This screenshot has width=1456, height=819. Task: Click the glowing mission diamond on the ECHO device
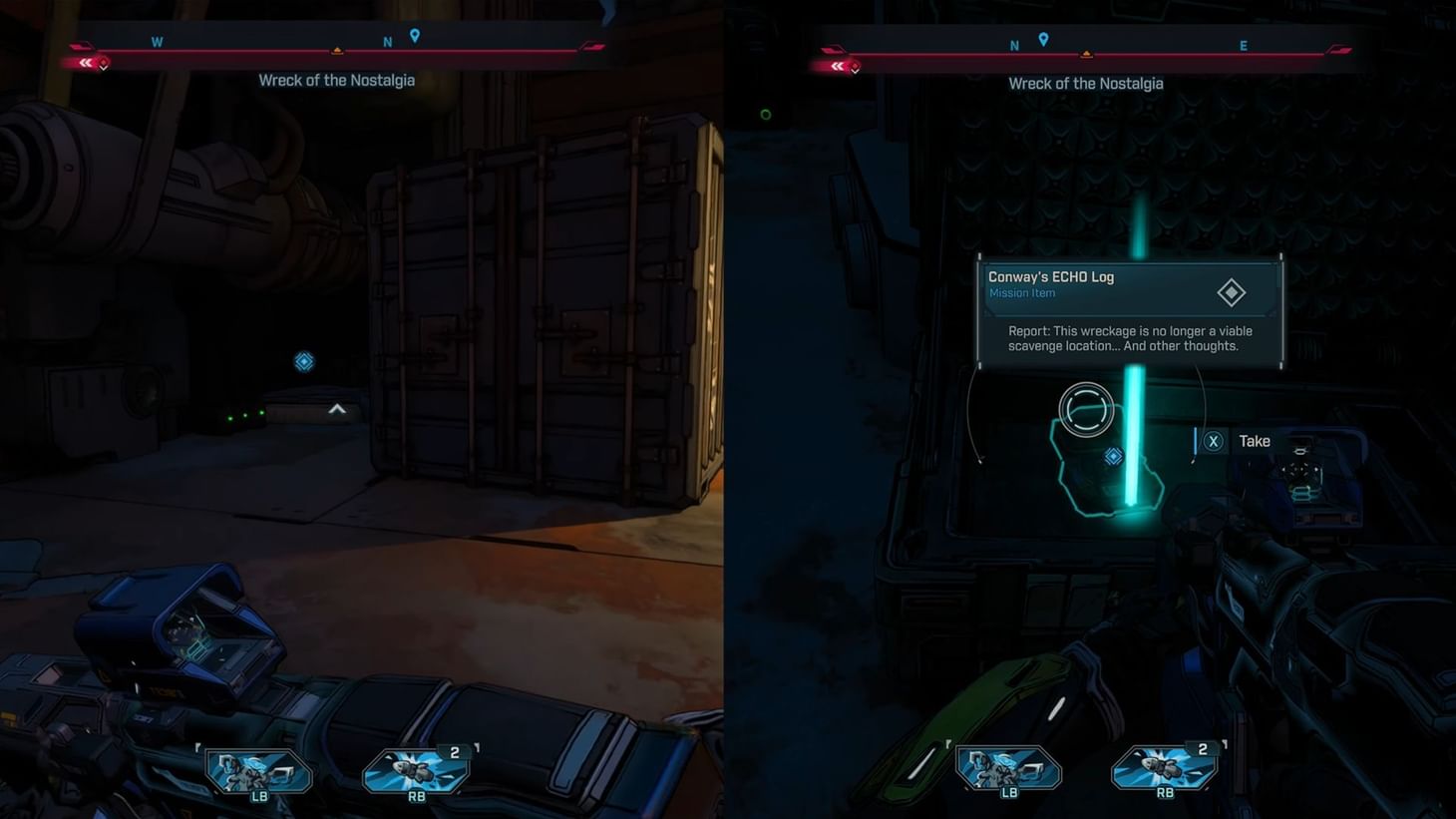coord(1112,456)
